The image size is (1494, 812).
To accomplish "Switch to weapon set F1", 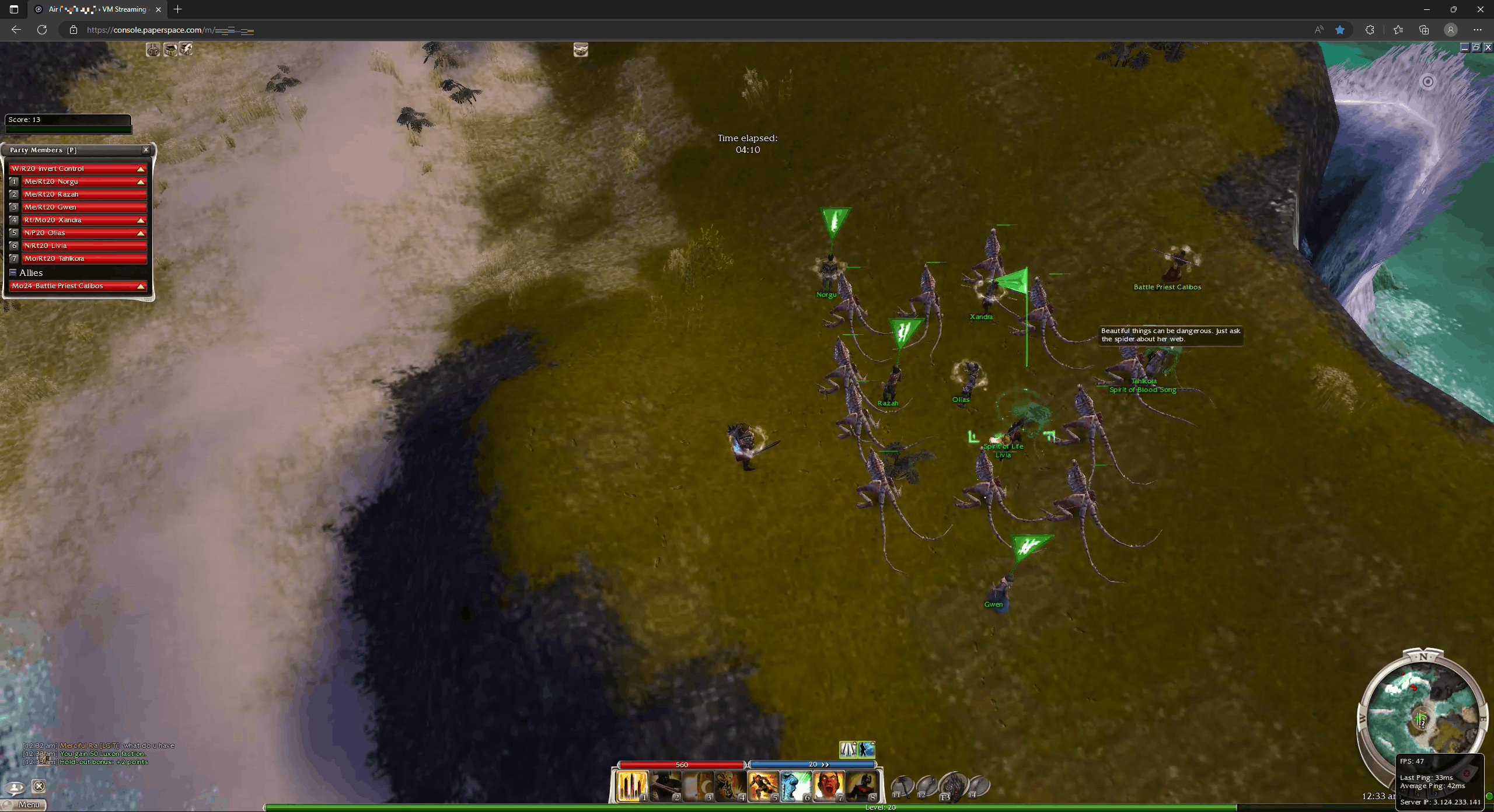I will [901, 786].
